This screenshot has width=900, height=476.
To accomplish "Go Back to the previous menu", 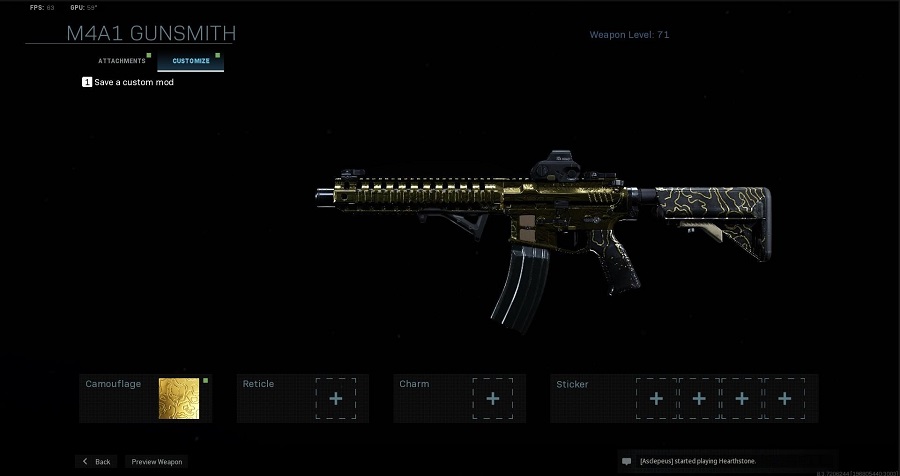I will [97, 461].
